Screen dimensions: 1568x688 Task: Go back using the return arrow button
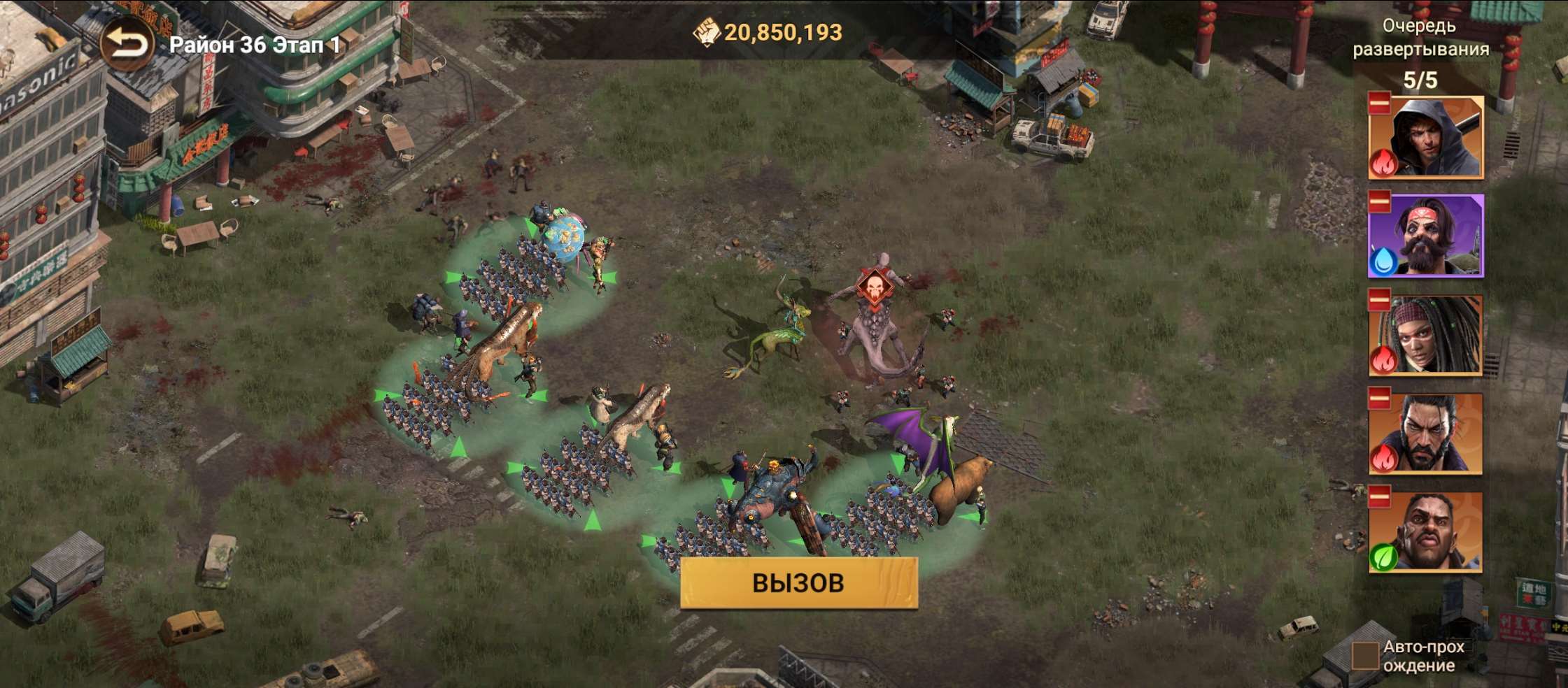coord(126,45)
